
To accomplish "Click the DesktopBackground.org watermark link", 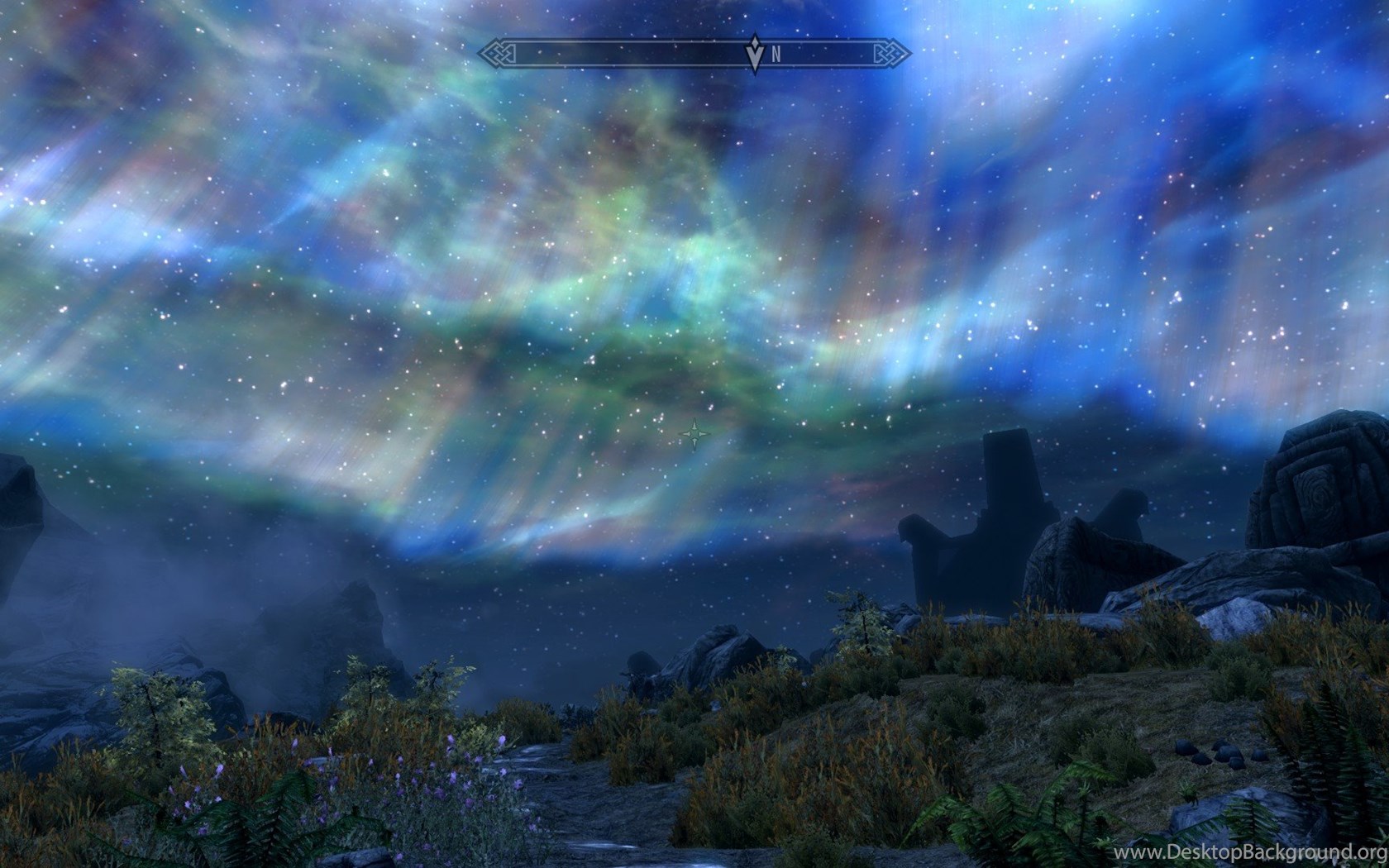I will (1249, 851).
